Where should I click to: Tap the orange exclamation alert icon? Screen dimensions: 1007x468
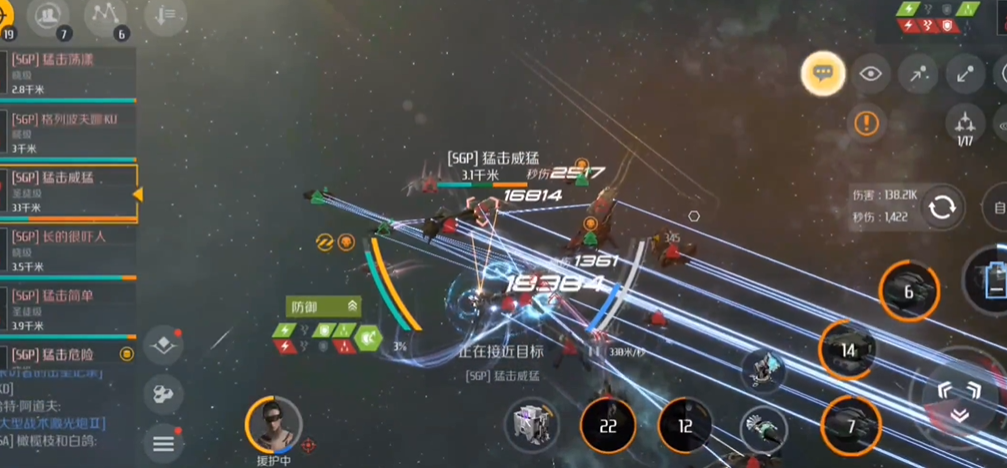(866, 123)
